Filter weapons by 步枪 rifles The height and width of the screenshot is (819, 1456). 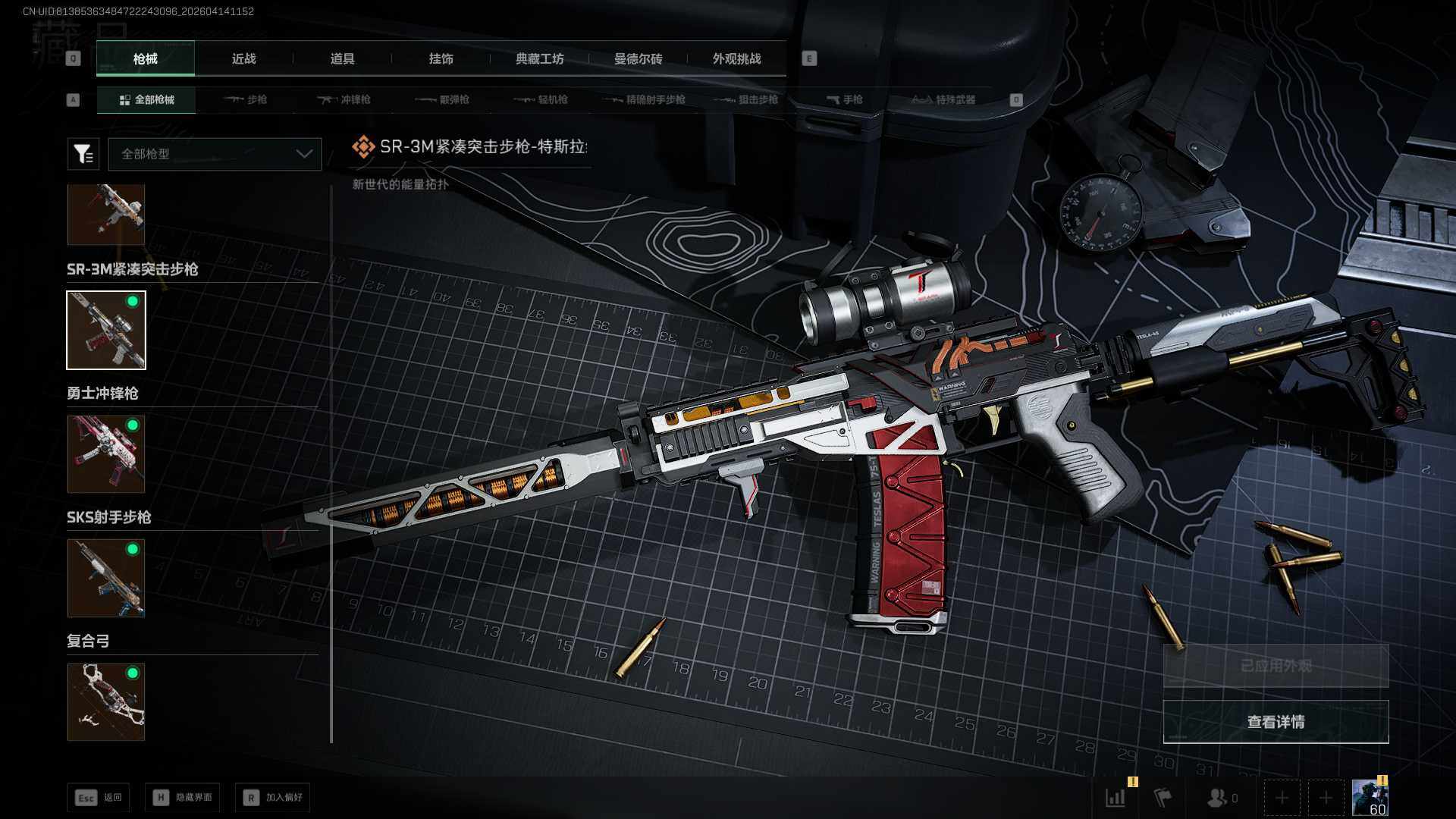tap(247, 99)
